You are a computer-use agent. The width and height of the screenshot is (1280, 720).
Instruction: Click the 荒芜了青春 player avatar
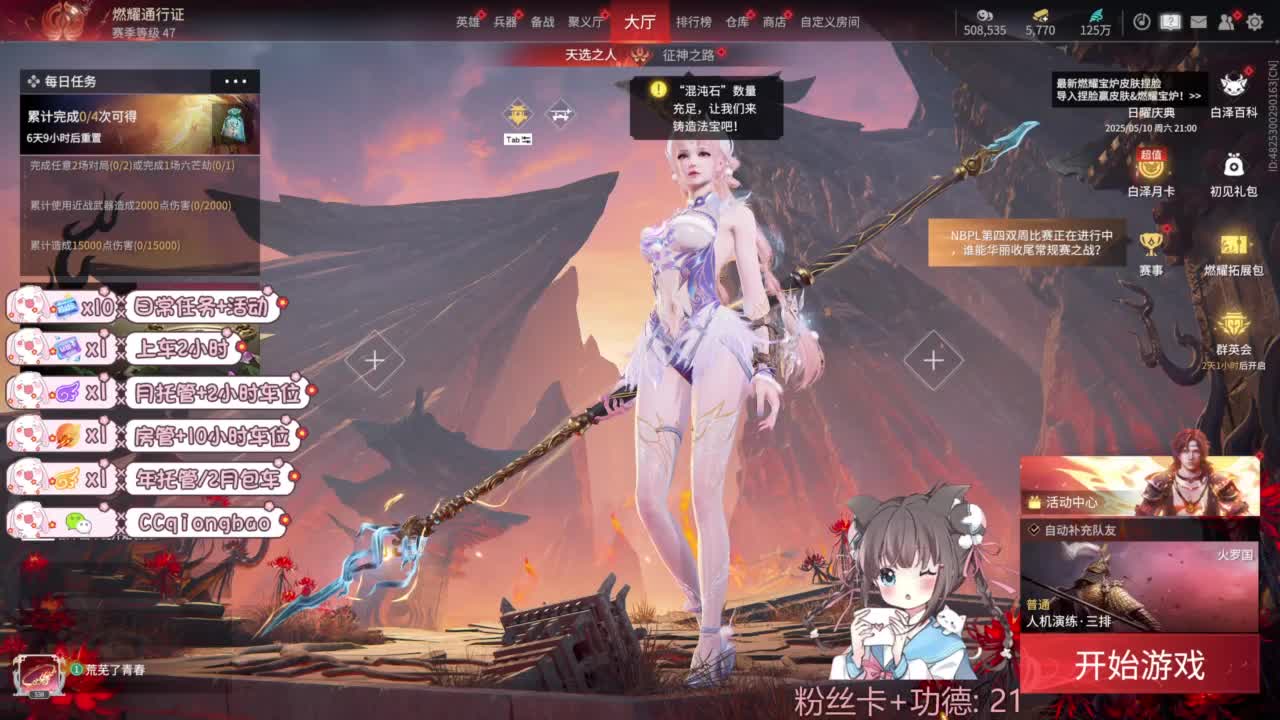[40, 672]
